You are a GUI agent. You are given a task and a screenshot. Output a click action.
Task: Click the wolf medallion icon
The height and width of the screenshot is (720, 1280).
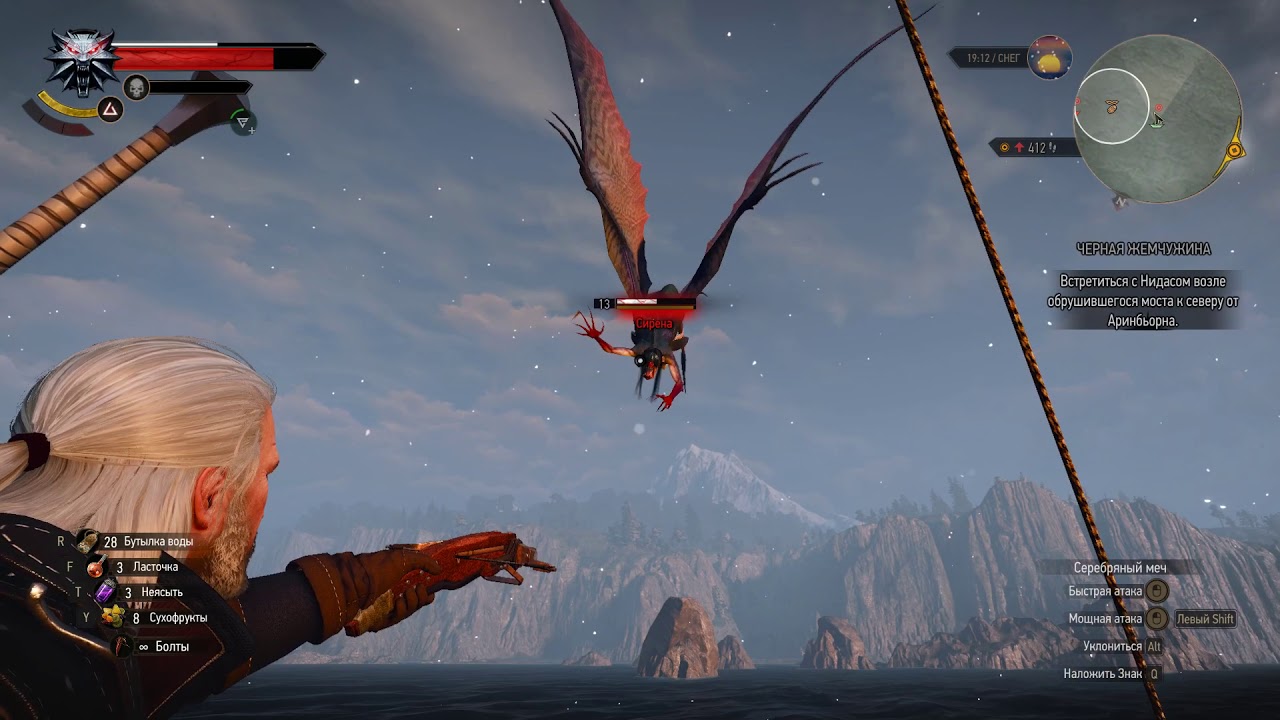point(82,60)
